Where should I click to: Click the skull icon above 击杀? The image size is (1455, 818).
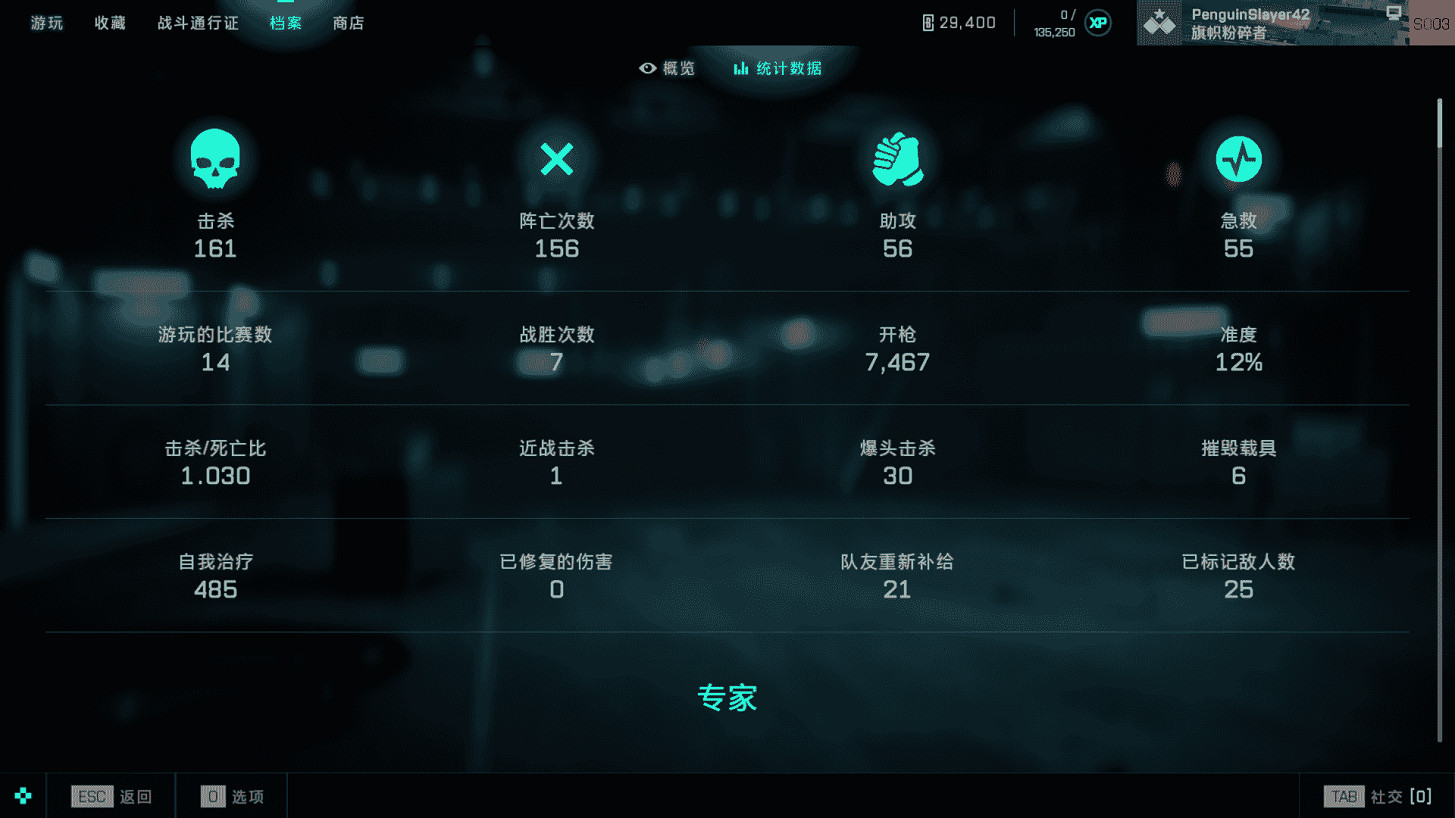tap(215, 158)
